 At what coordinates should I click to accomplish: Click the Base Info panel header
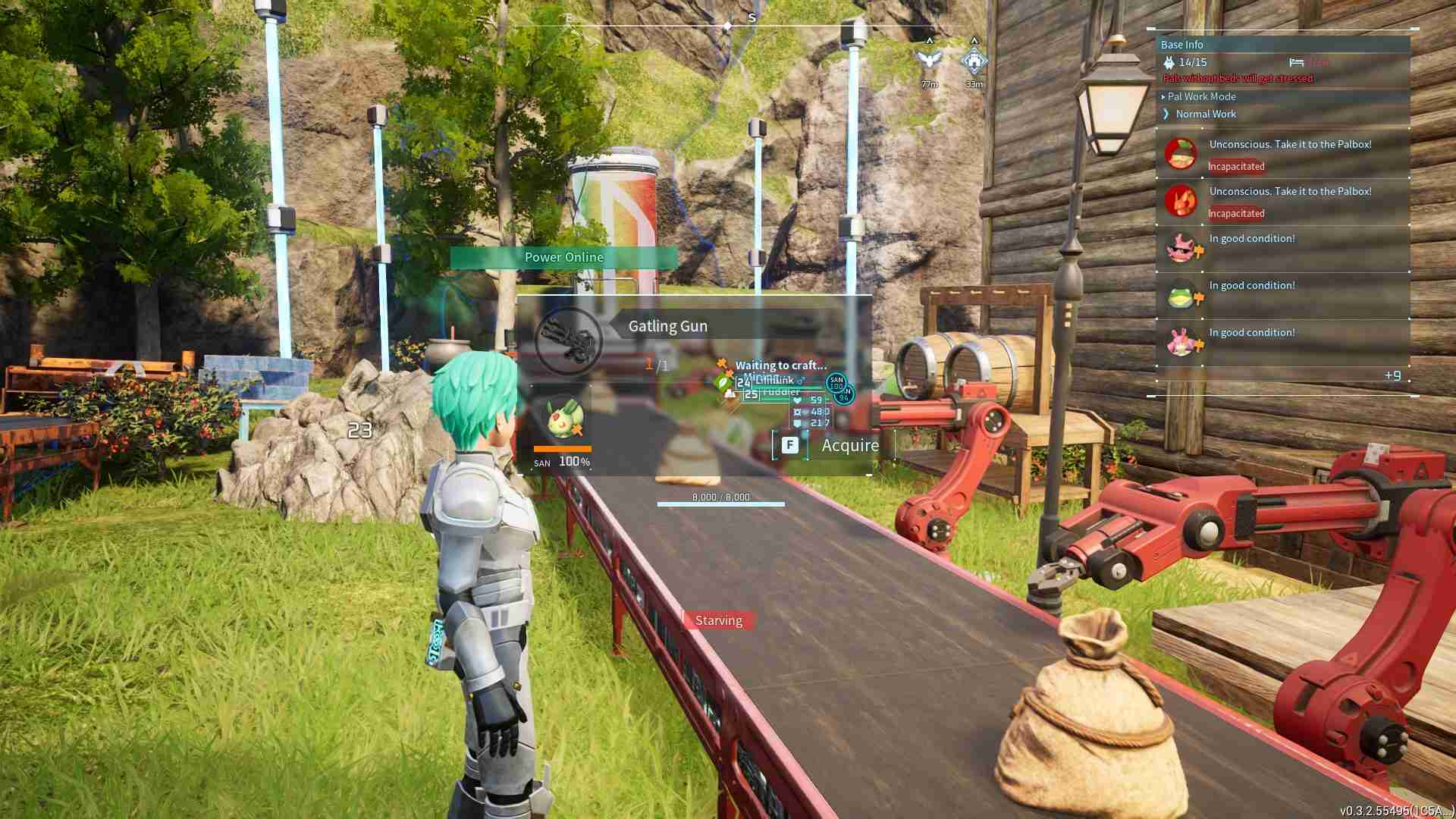point(1180,44)
